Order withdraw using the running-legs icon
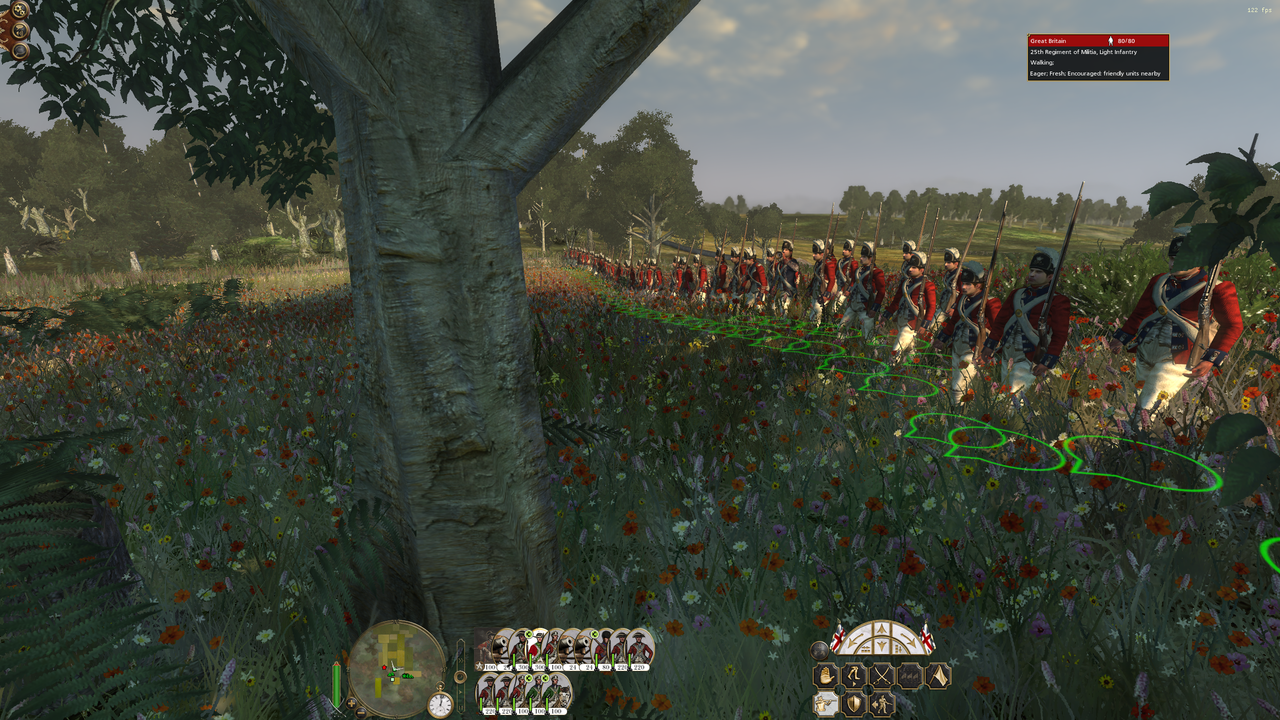 coord(853,675)
